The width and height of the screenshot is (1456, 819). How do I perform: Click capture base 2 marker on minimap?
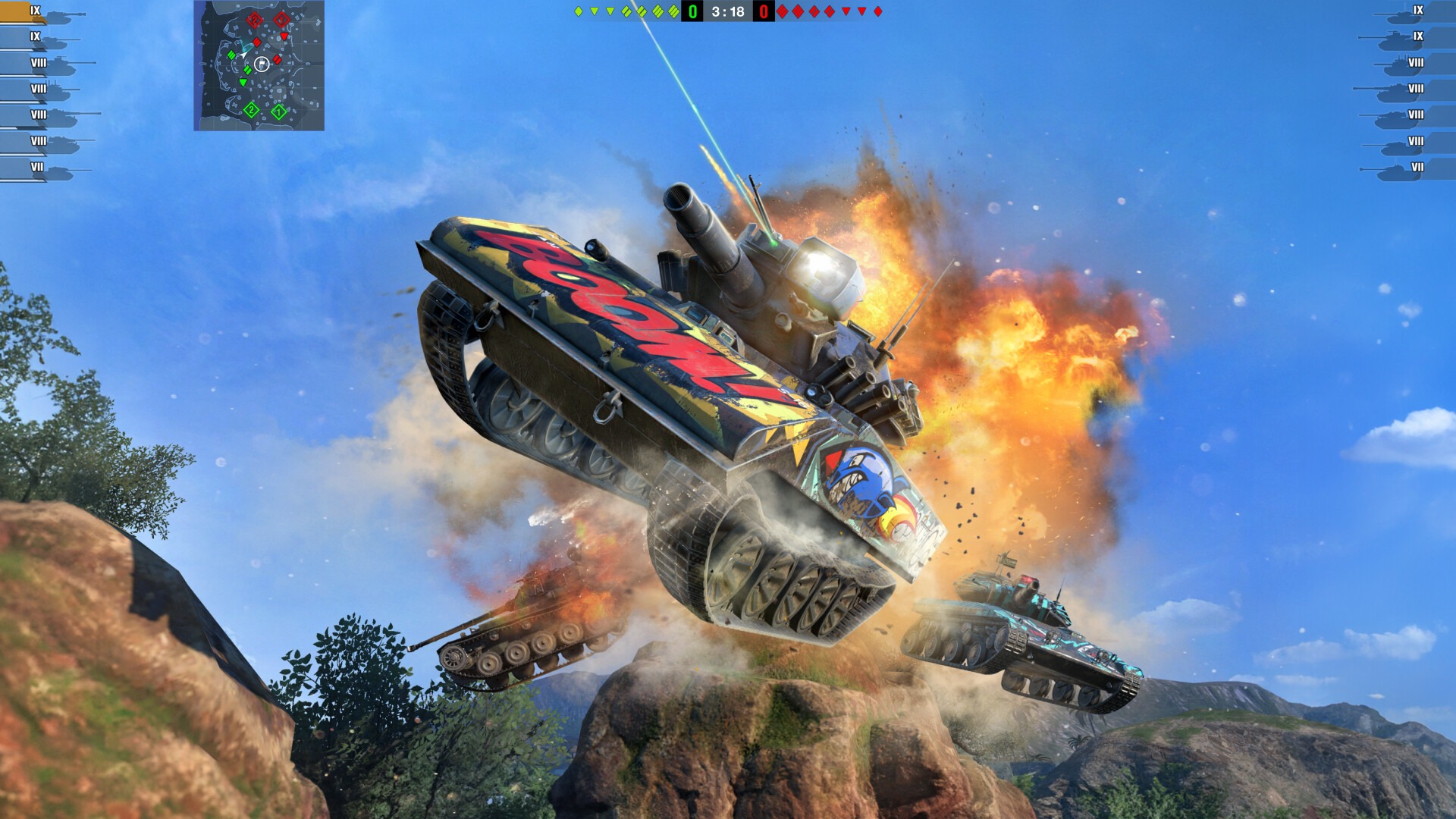(250, 109)
